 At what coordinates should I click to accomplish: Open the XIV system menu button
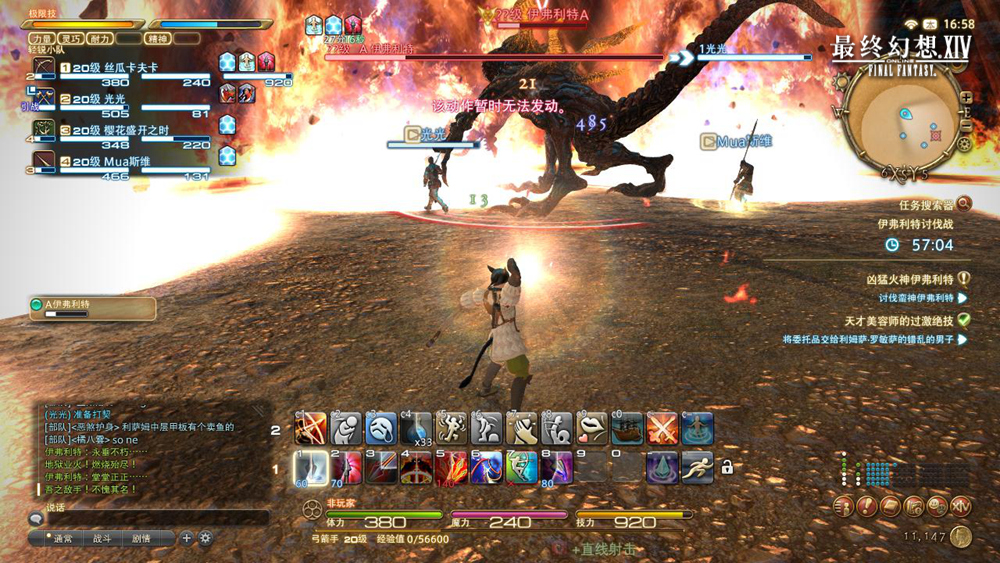coord(960,506)
